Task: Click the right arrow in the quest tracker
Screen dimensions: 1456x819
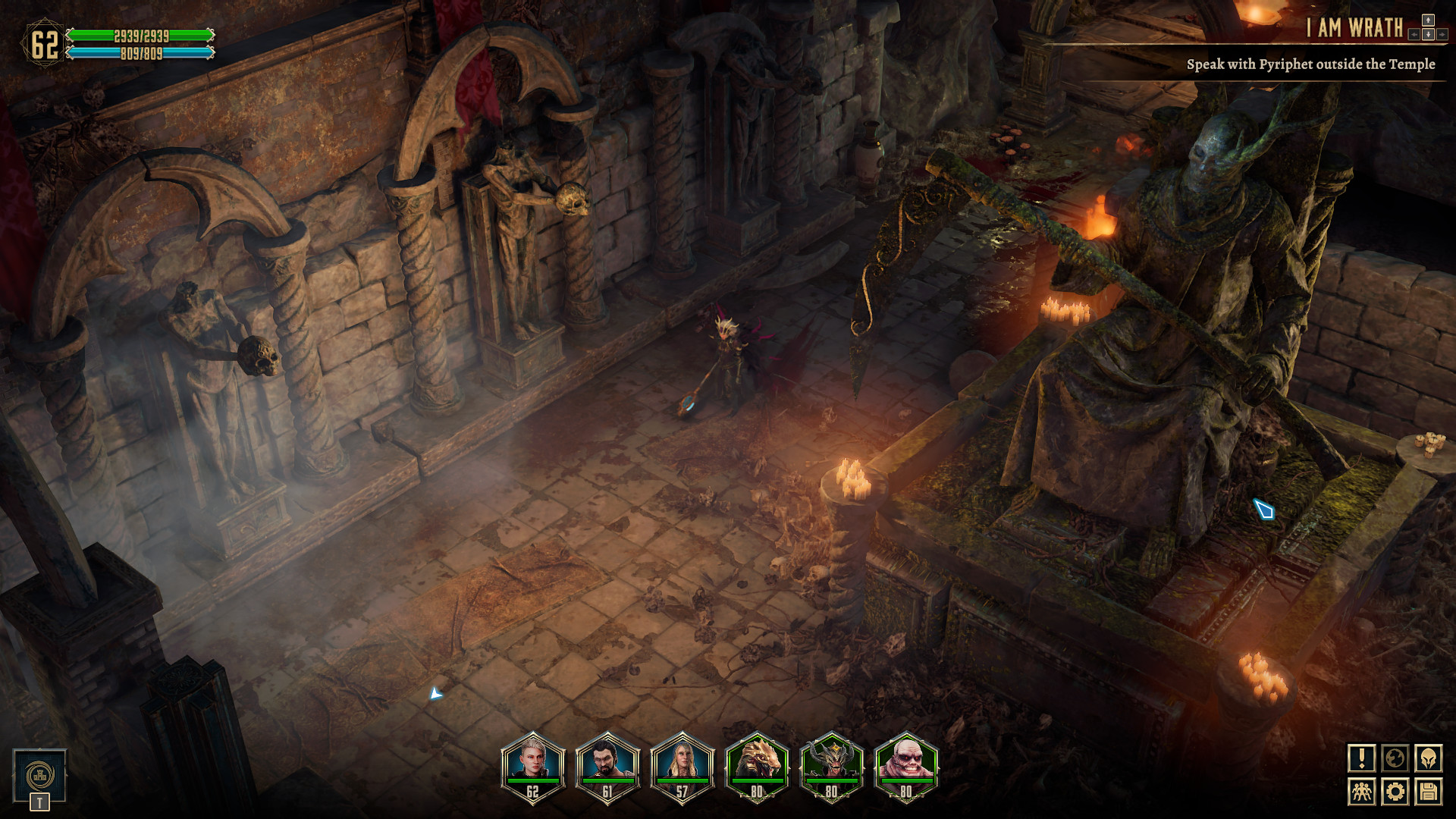Action: (1442, 35)
